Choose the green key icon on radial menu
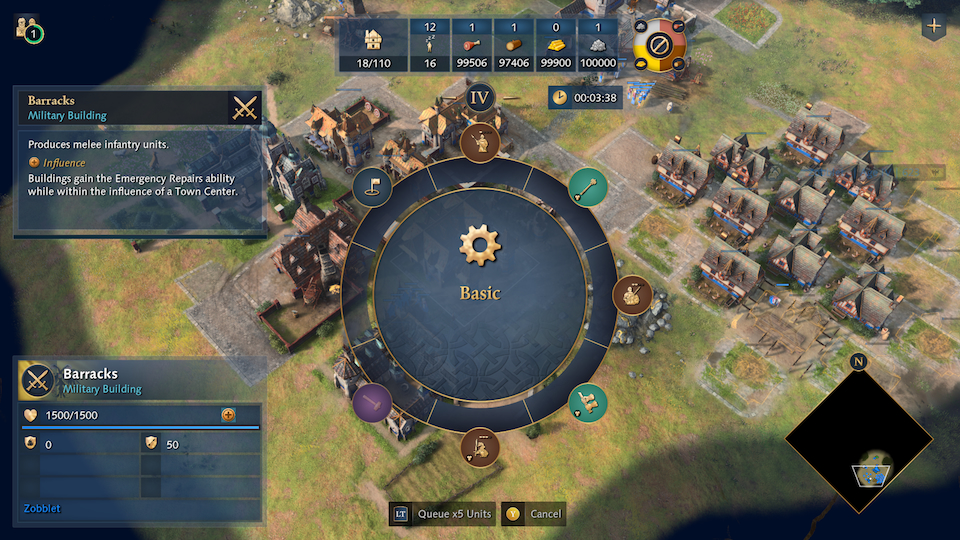The height and width of the screenshot is (540, 960). [x=588, y=186]
